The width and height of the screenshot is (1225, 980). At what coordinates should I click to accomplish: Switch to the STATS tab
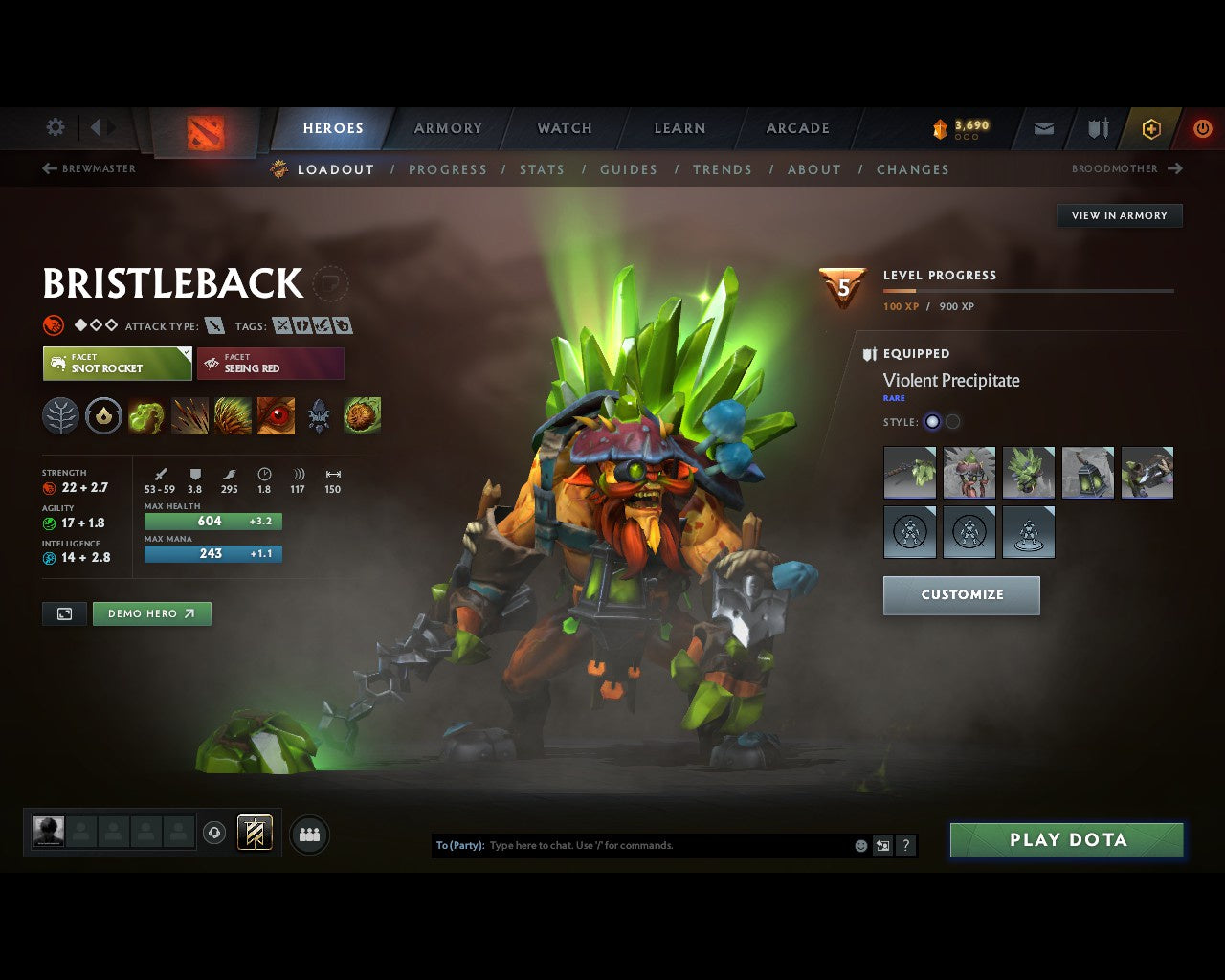pos(542,169)
